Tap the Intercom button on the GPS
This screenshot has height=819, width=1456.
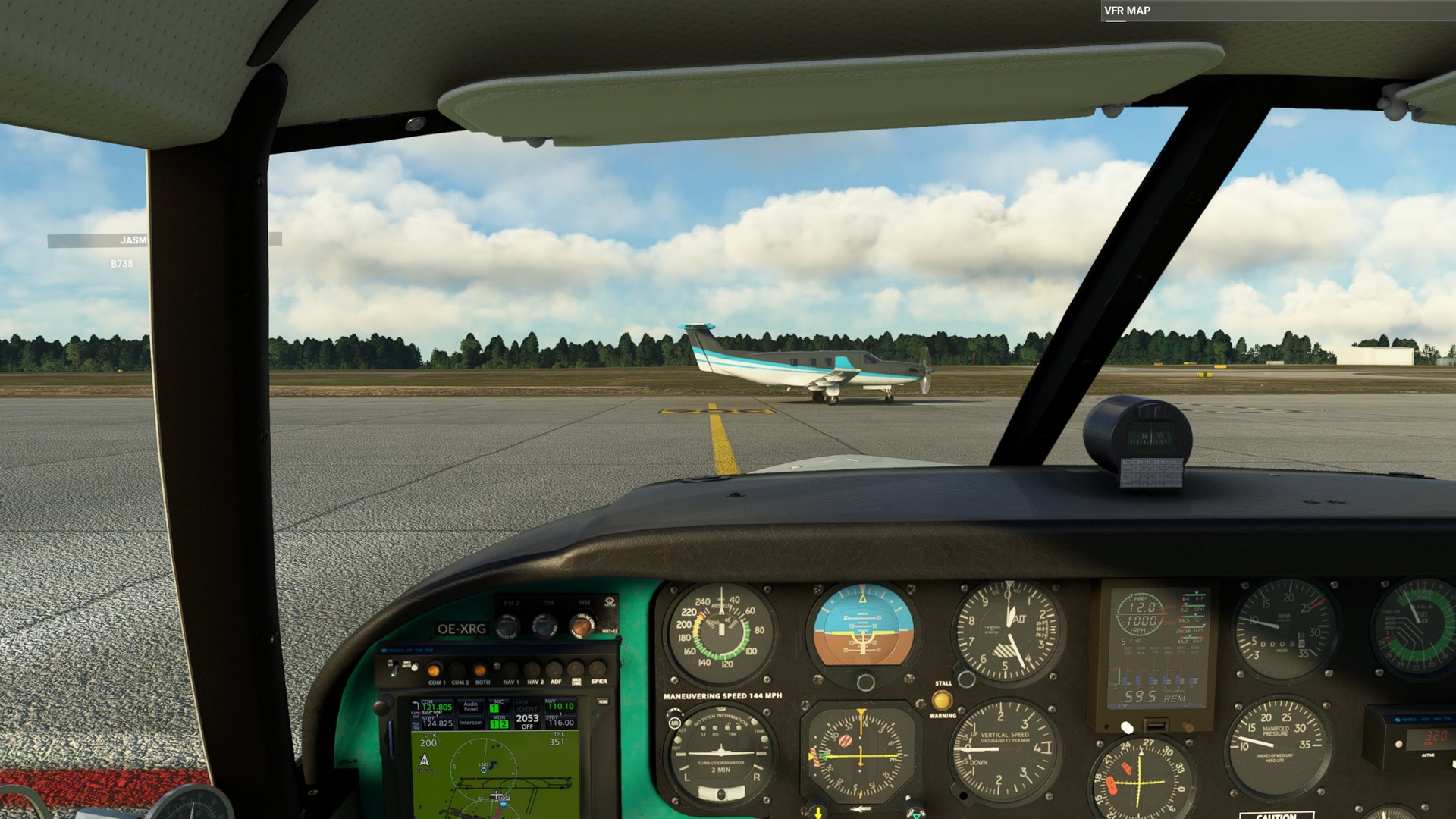[x=471, y=723]
